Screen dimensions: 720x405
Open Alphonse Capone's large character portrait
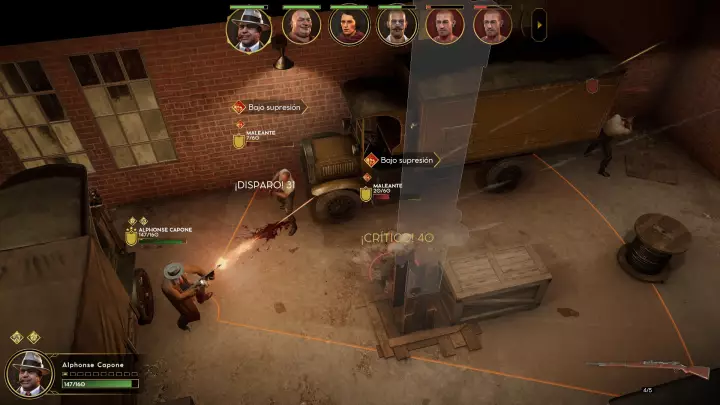[x=30, y=374]
